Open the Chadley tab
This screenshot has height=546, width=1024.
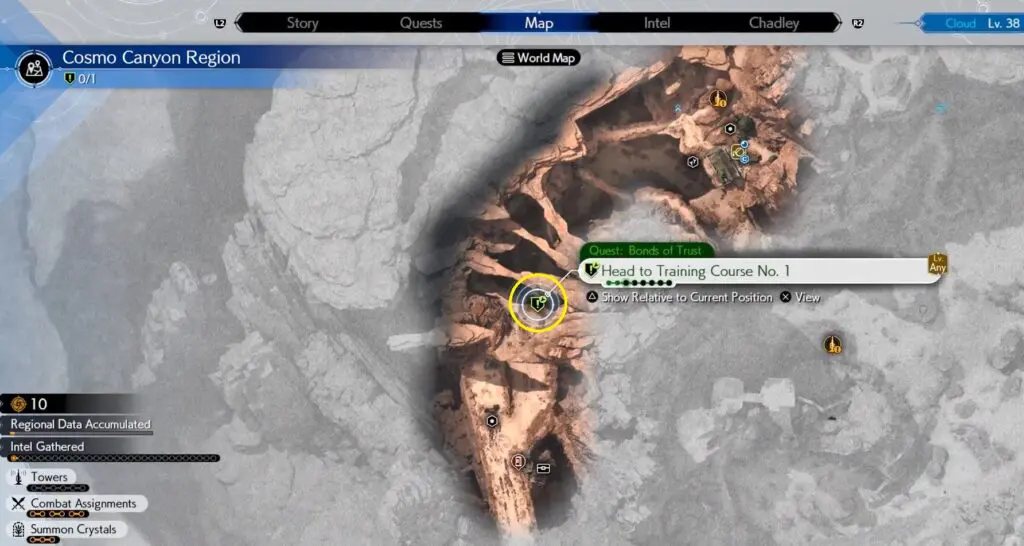pyautogui.click(x=775, y=23)
